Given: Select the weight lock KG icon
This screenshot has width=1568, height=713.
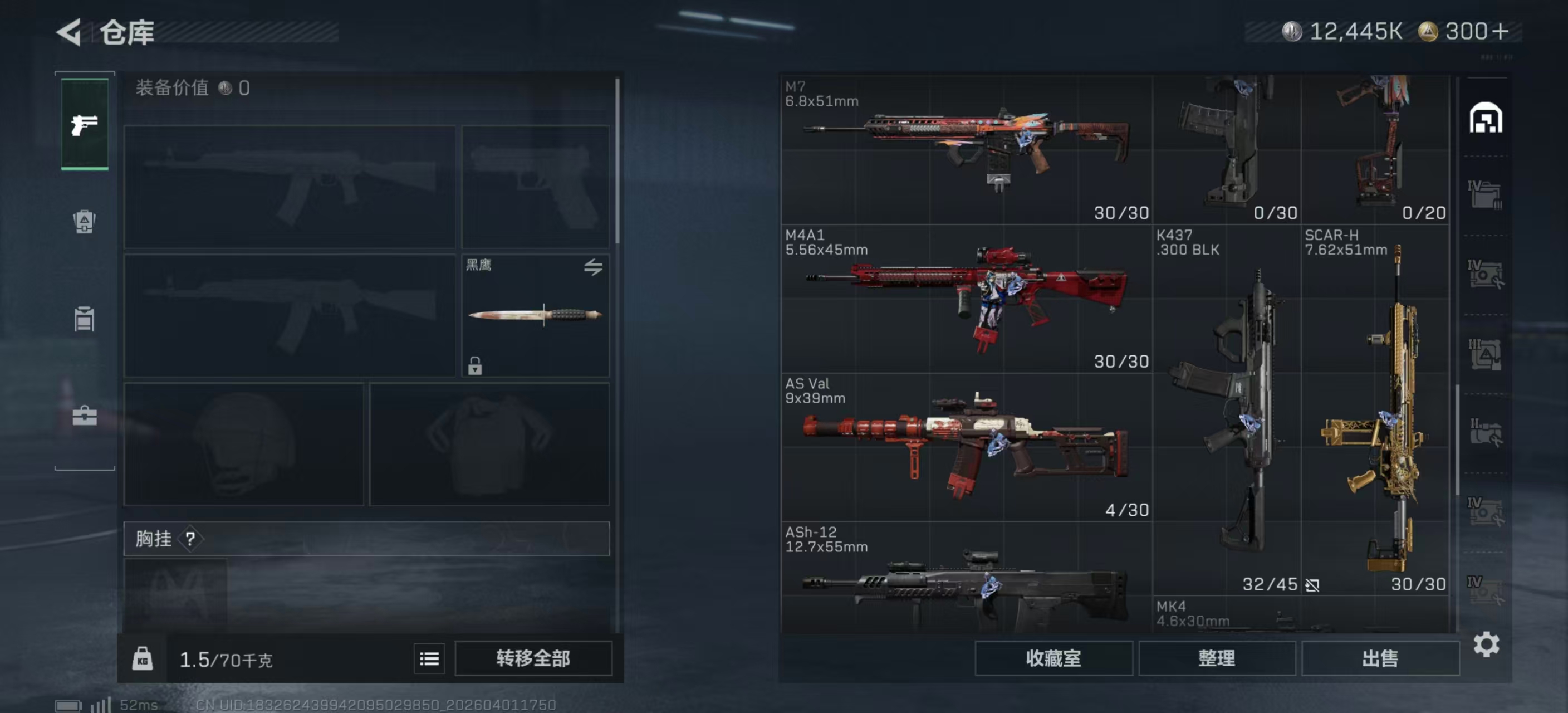Looking at the screenshot, I should 143,659.
